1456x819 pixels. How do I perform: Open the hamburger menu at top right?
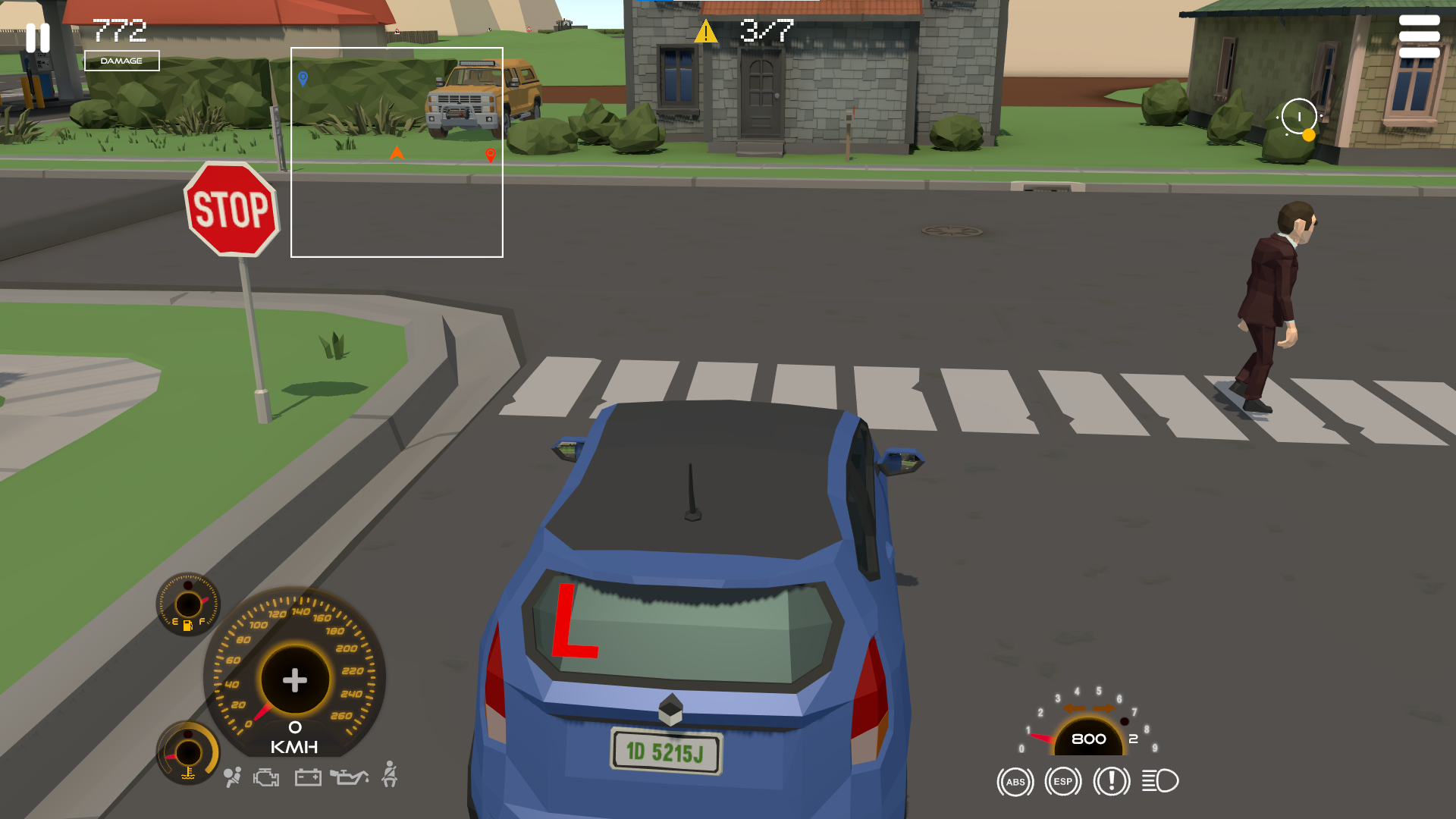[x=1421, y=35]
